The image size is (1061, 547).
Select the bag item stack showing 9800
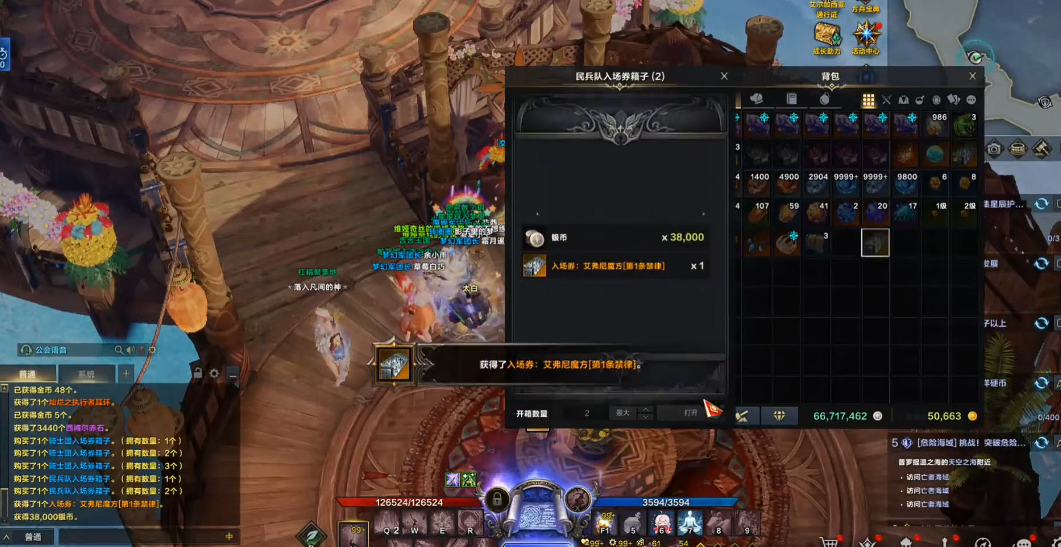point(905,185)
